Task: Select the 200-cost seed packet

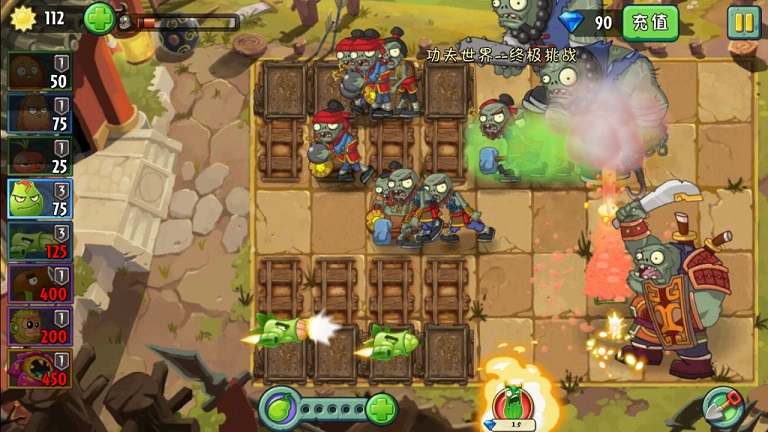Action: pyautogui.click(x=39, y=326)
